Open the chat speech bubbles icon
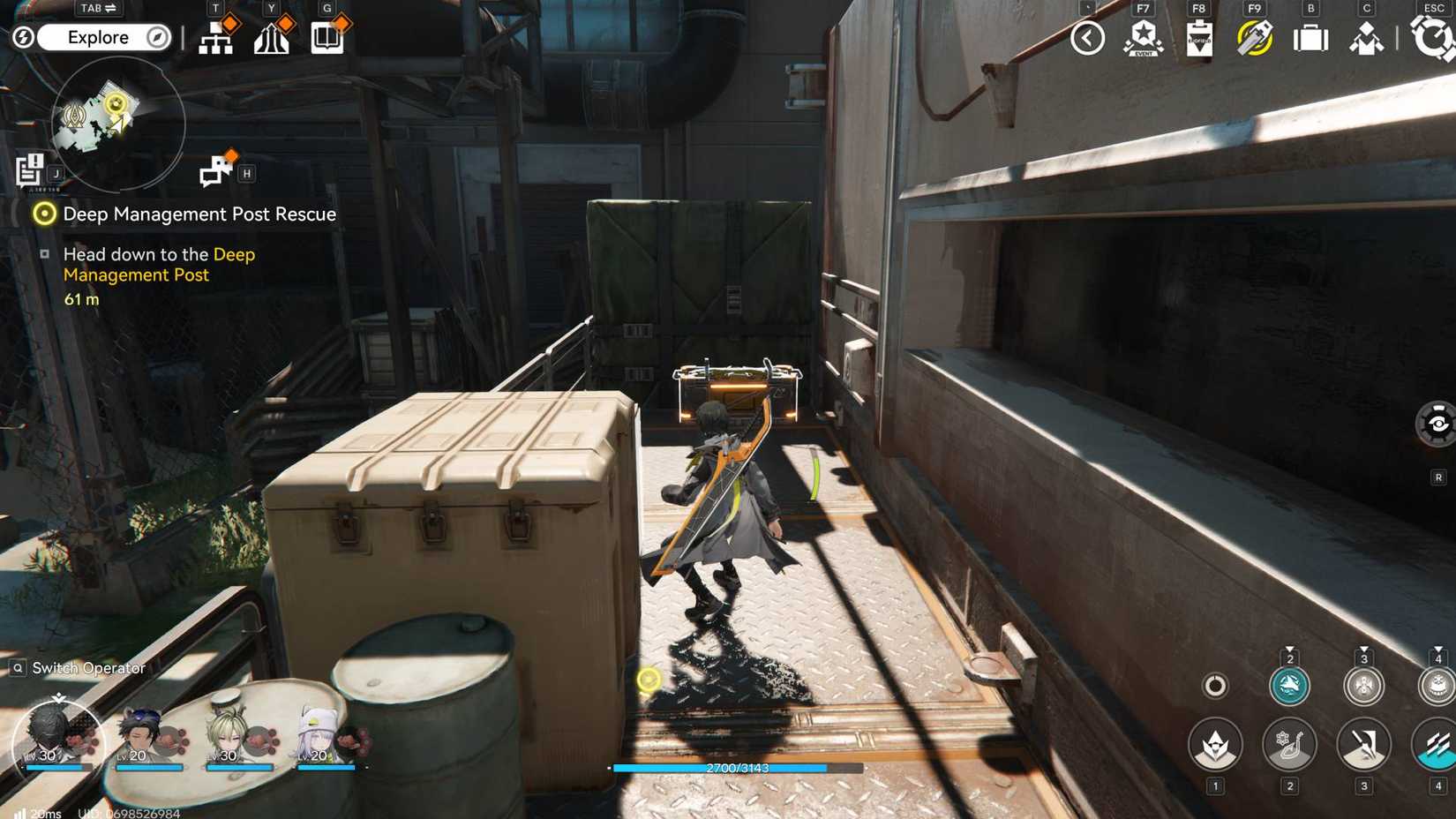Image resolution: width=1456 pixels, height=819 pixels. (x=215, y=171)
